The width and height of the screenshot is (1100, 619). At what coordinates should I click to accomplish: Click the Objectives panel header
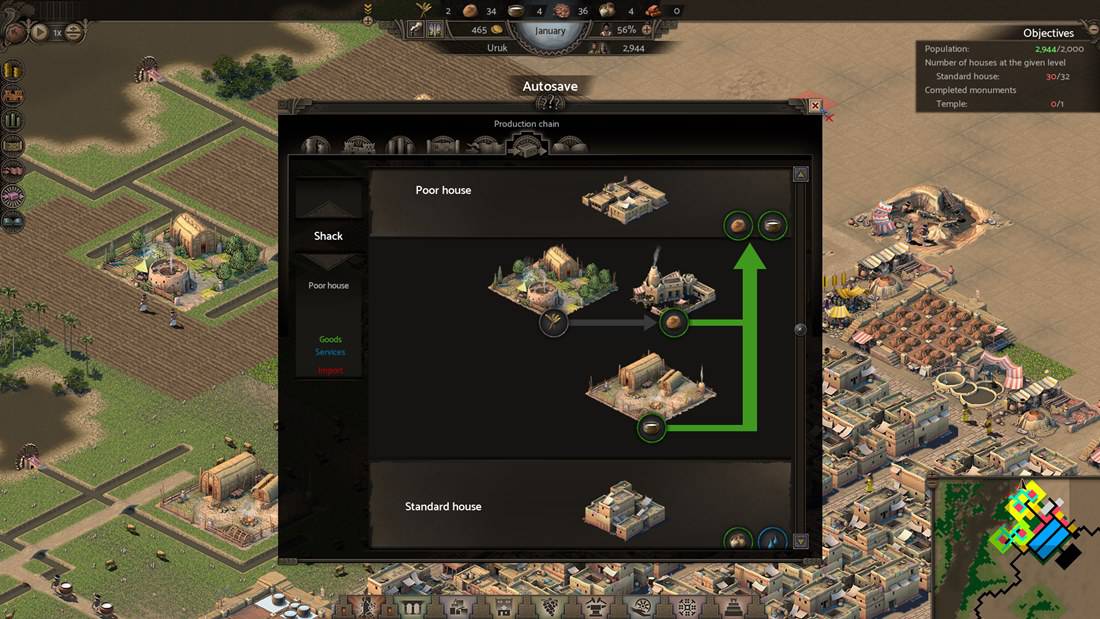[x=1047, y=33]
